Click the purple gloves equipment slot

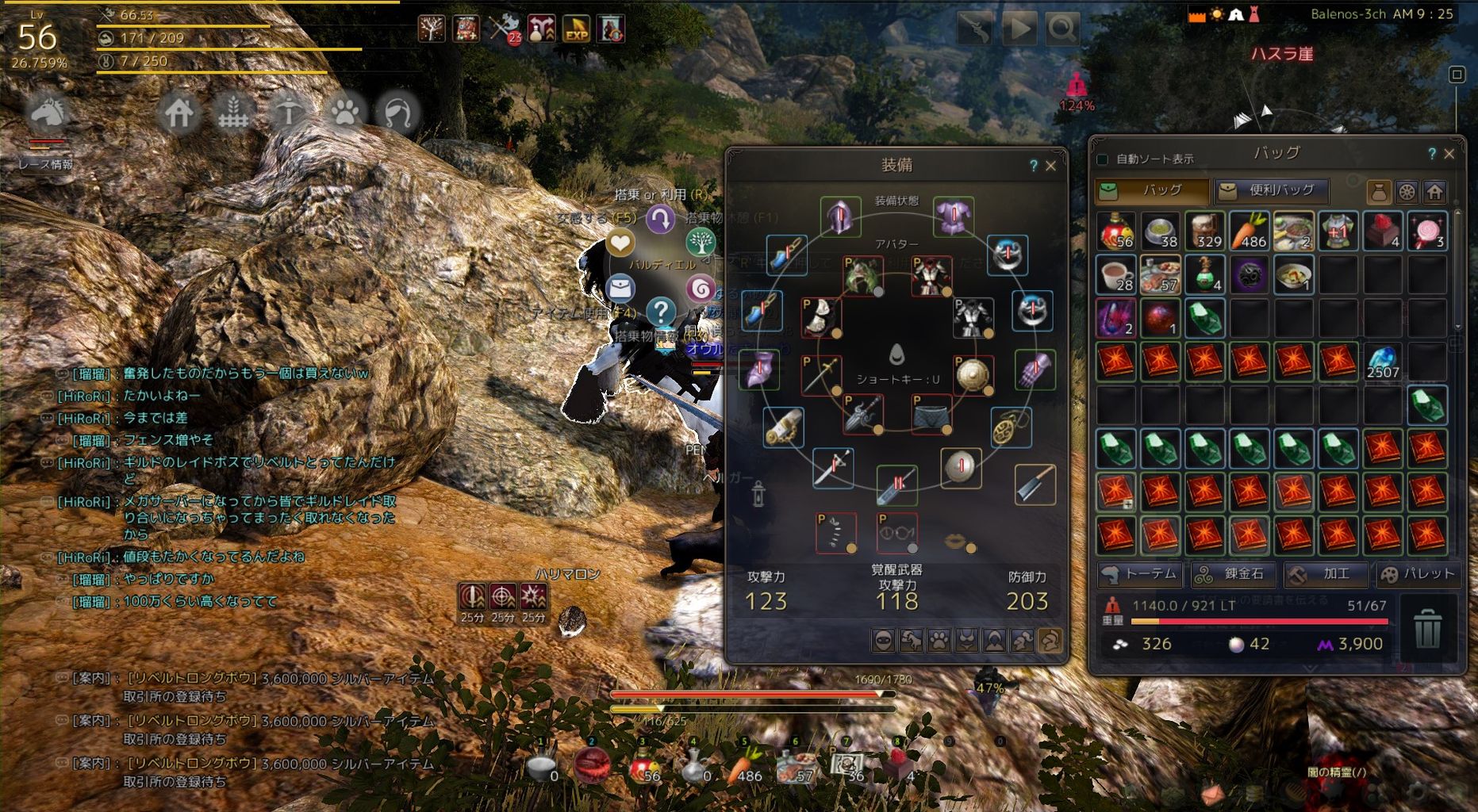click(x=1035, y=370)
